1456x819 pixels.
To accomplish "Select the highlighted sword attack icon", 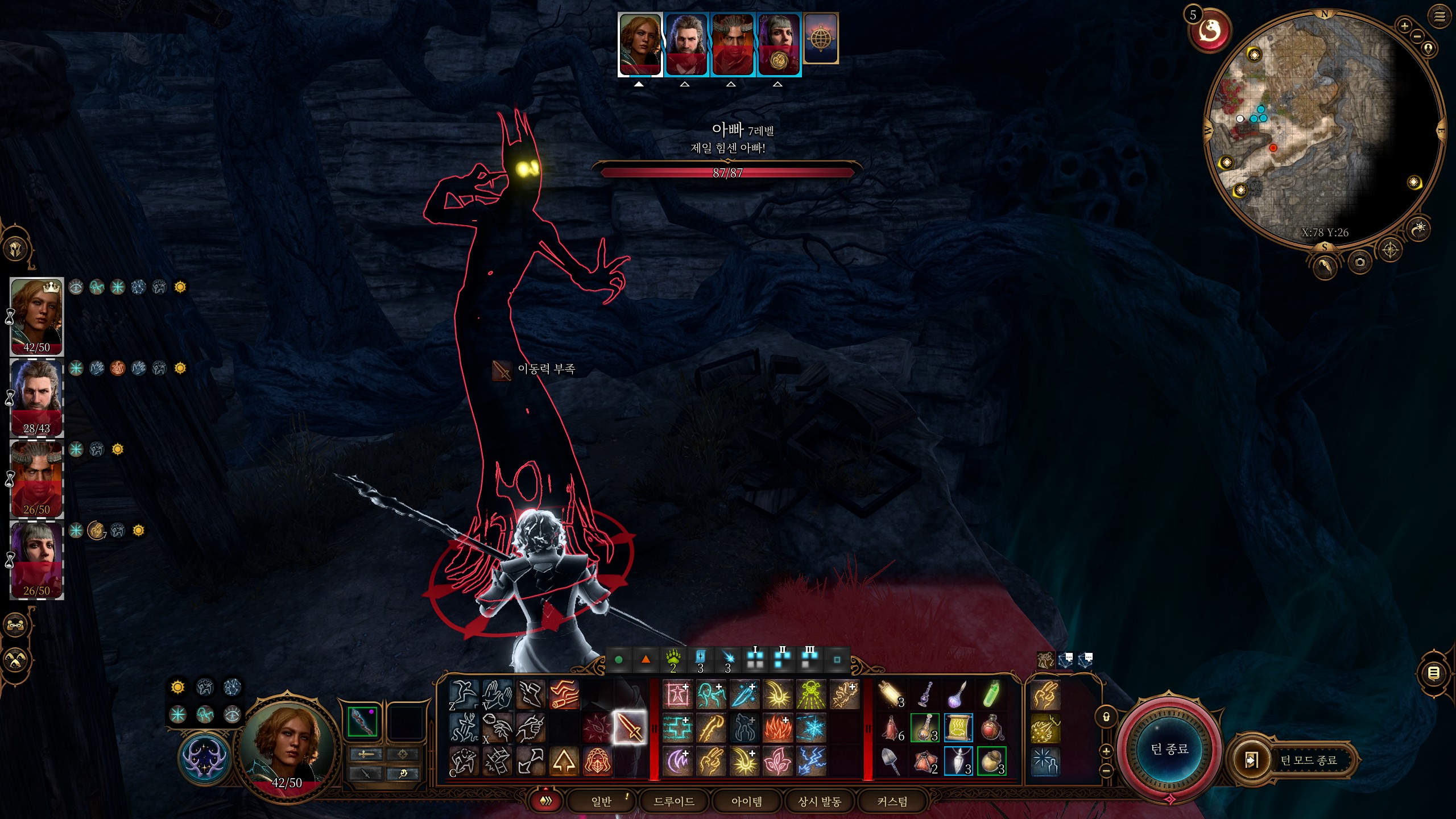I will pos(630,727).
